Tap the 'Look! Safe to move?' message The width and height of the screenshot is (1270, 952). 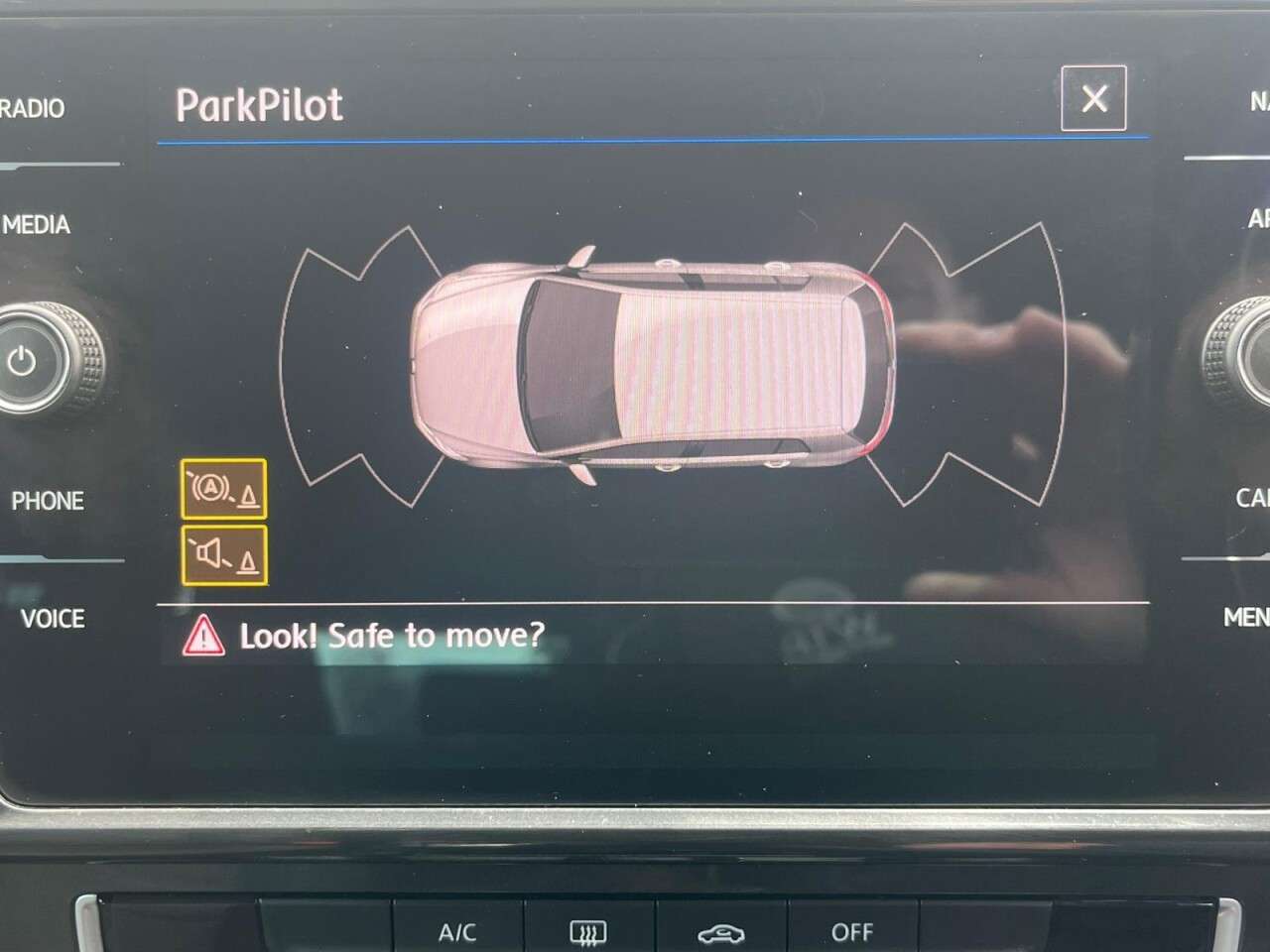click(x=391, y=636)
